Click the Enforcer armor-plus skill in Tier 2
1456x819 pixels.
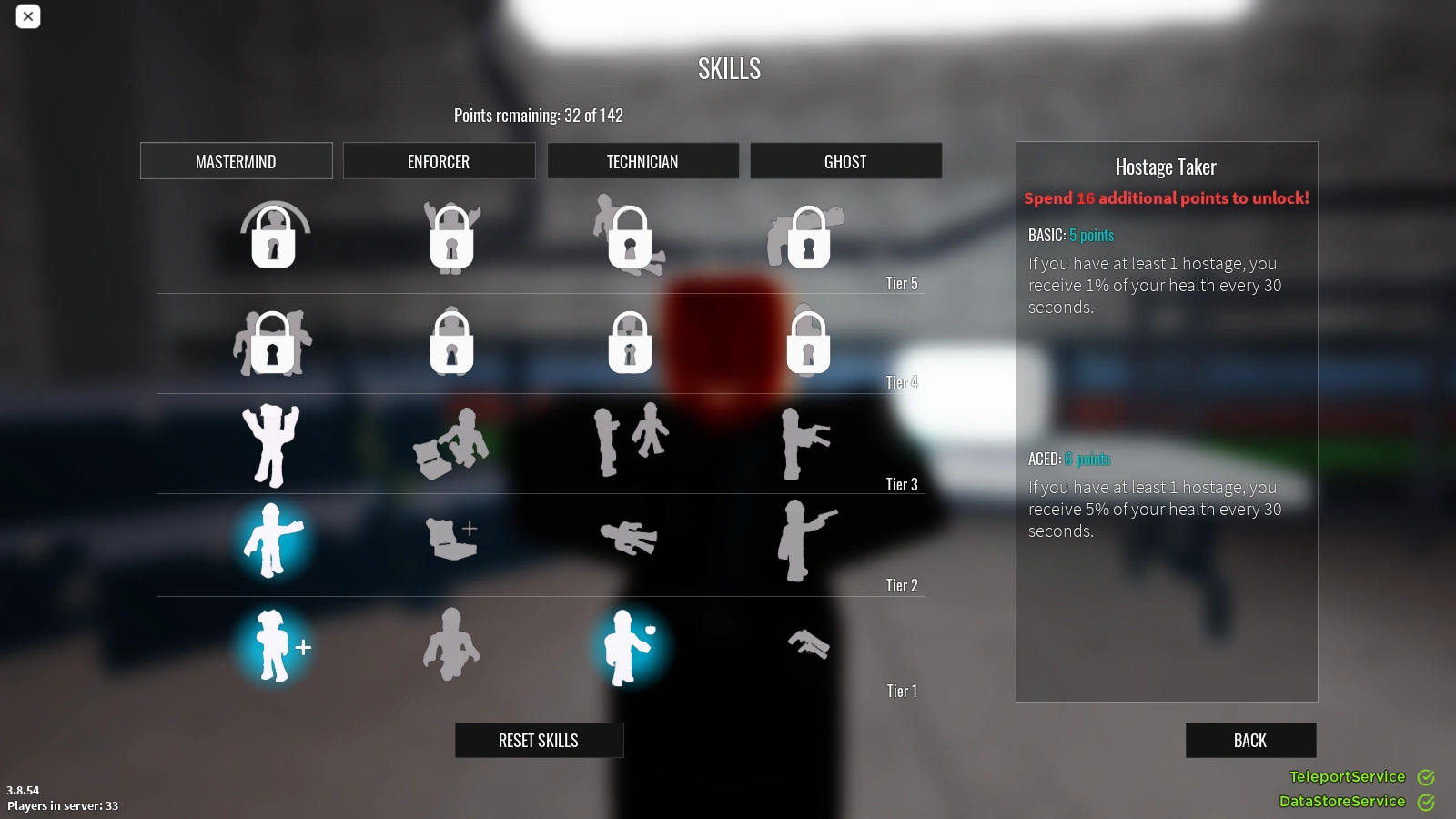(x=451, y=539)
